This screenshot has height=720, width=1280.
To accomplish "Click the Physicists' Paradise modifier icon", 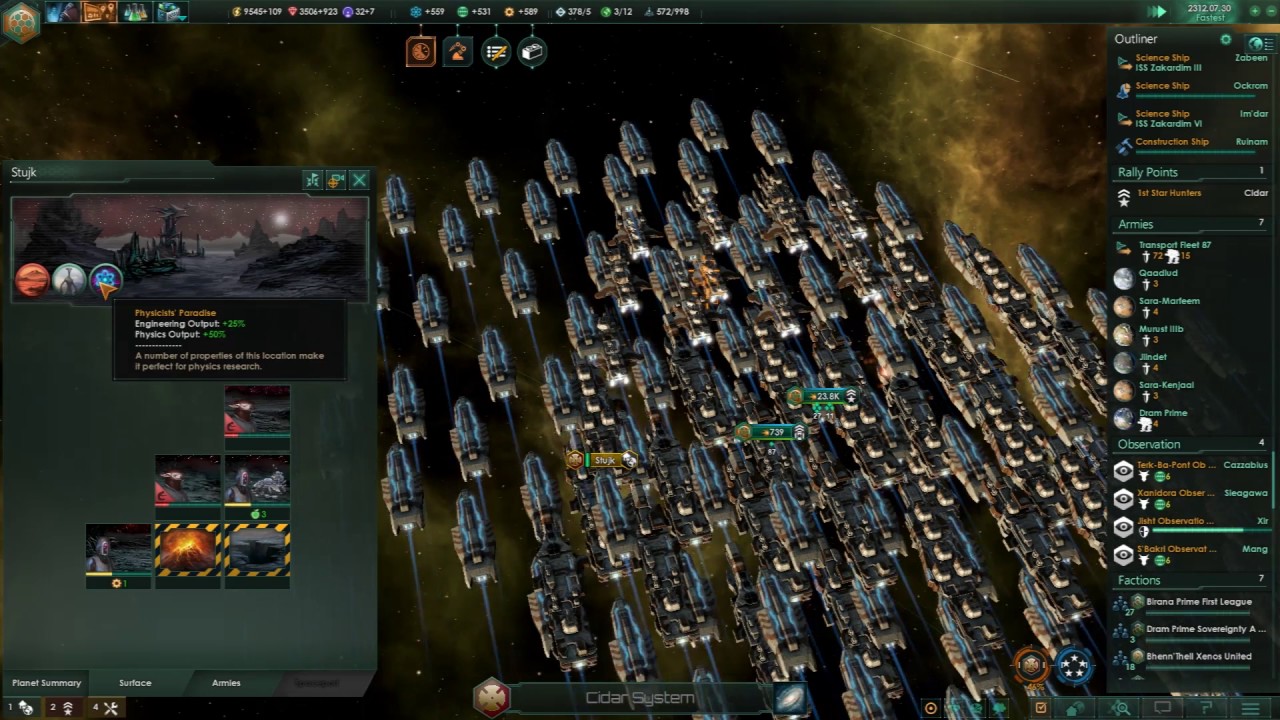I will click(x=105, y=281).
